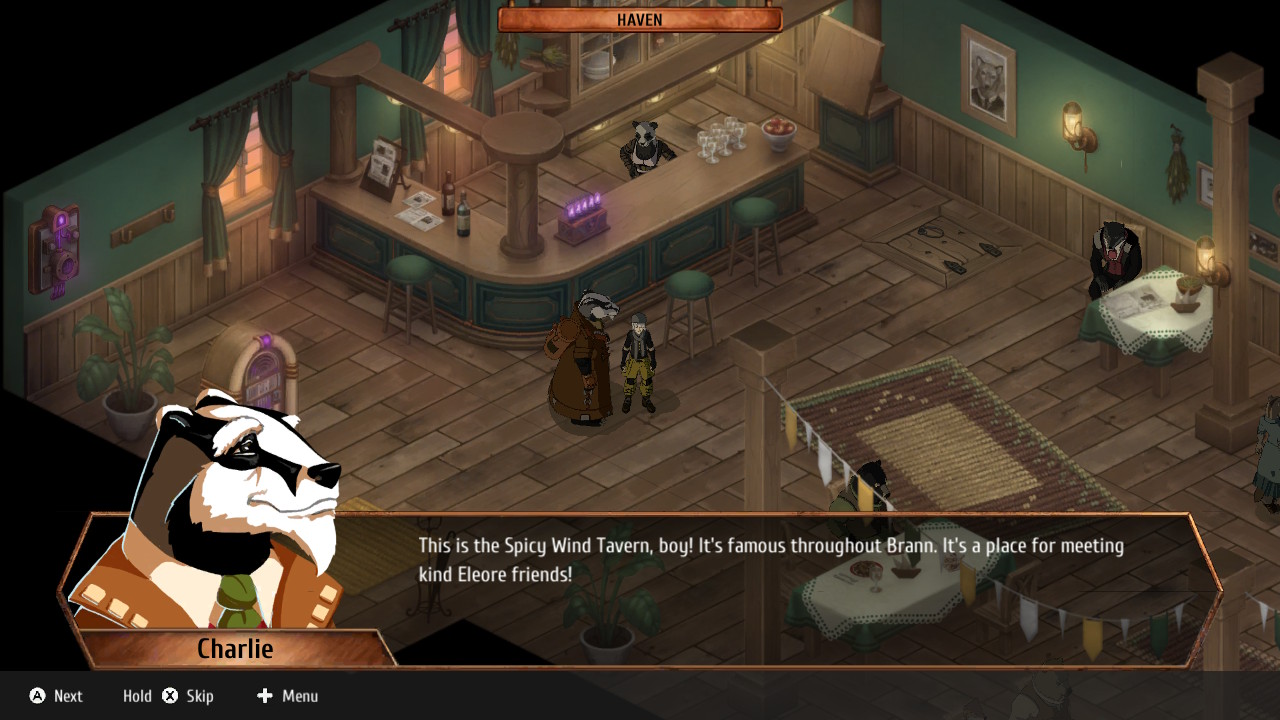Select the plus icon to open Menu
This screenshot has height=720, width=1280.
[263, 696]
